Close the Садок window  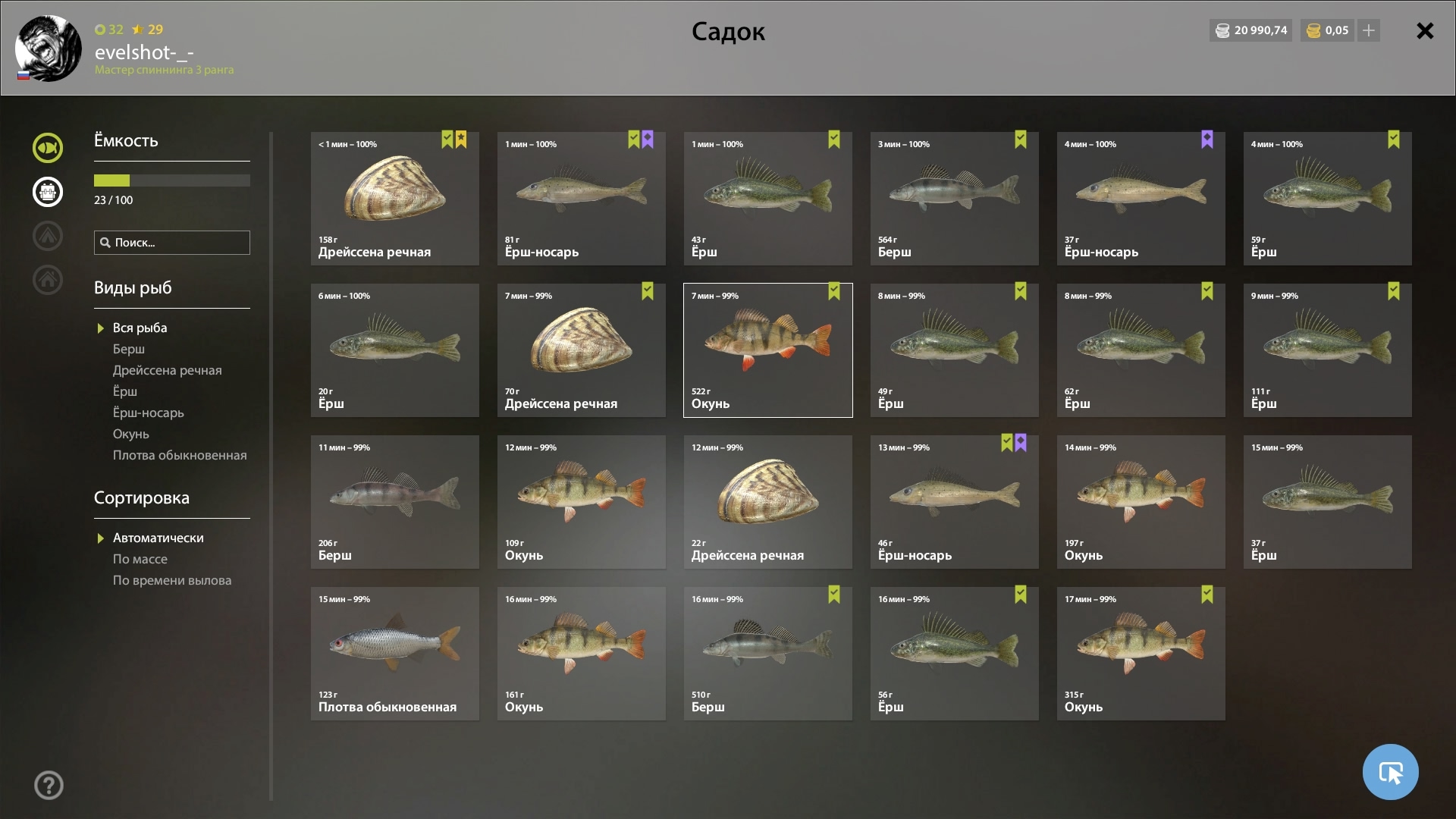point(1425,31)
